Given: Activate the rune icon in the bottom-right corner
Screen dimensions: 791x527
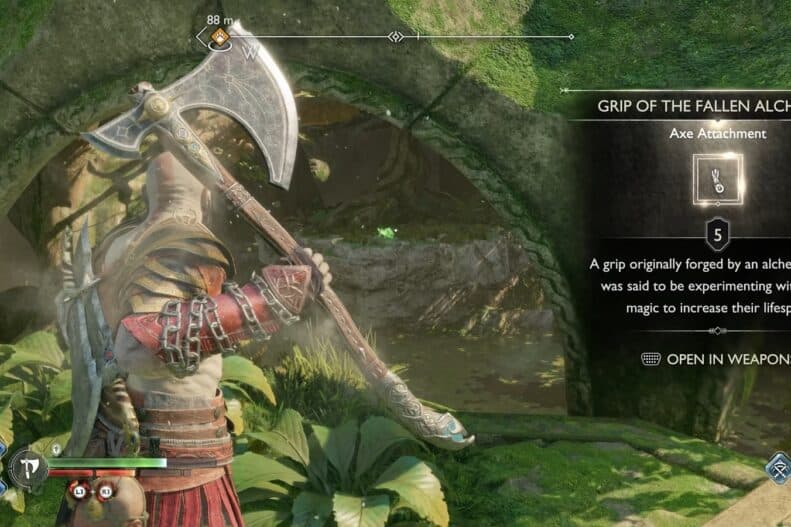Looking at the screenshot, I should 777,468.
